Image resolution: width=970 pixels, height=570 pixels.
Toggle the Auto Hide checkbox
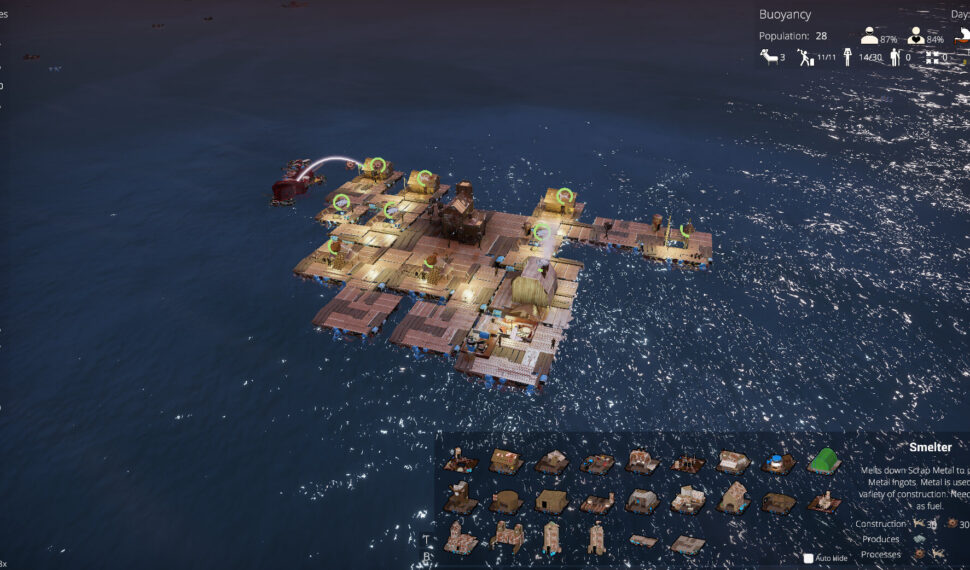(809, 558)
